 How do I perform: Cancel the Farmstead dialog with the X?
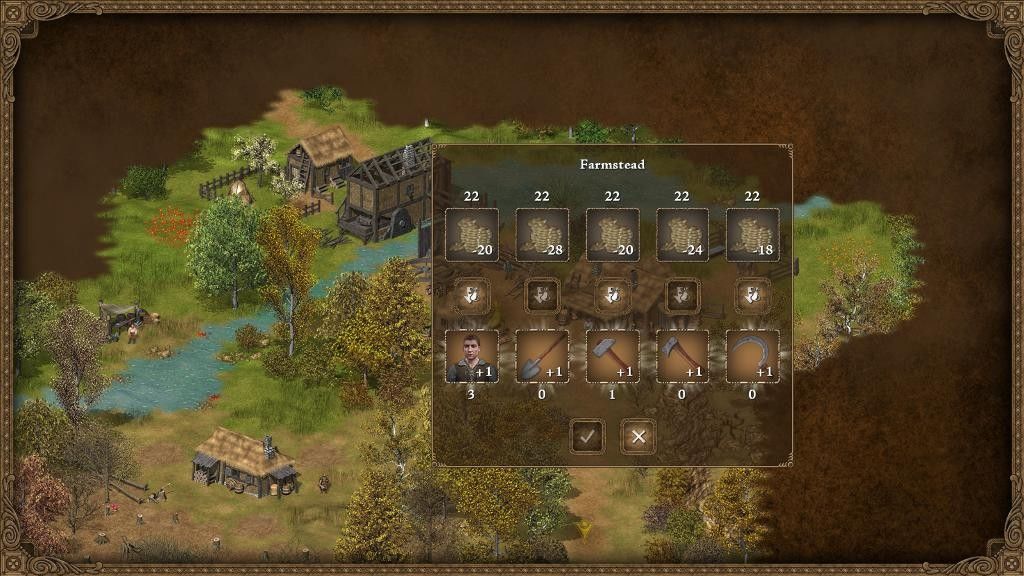638,437
